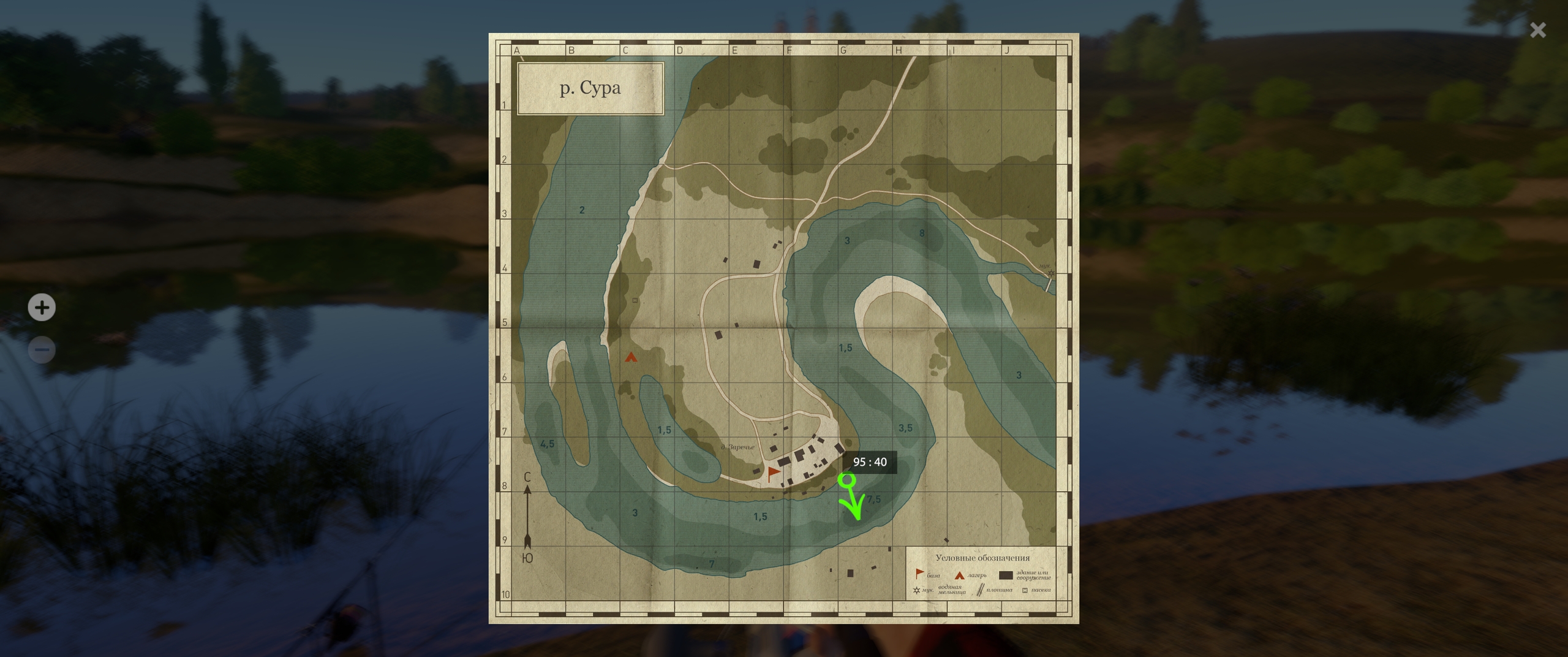Zoom in the map with plus button
Screen dimensions: 1568x657
click(42, 307)
